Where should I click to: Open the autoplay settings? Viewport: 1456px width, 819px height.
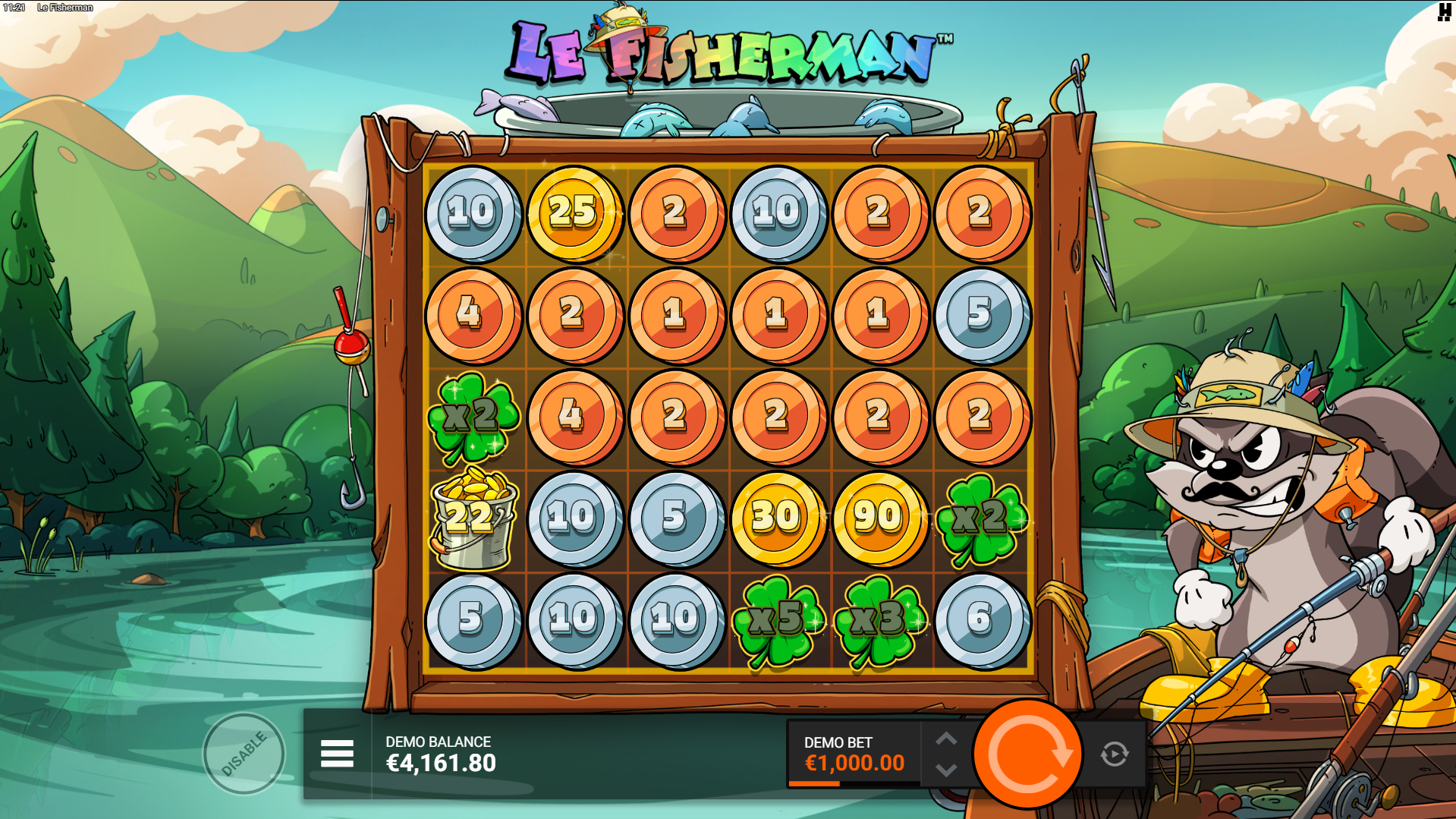pyautogui.click(x=1114, y=754)
